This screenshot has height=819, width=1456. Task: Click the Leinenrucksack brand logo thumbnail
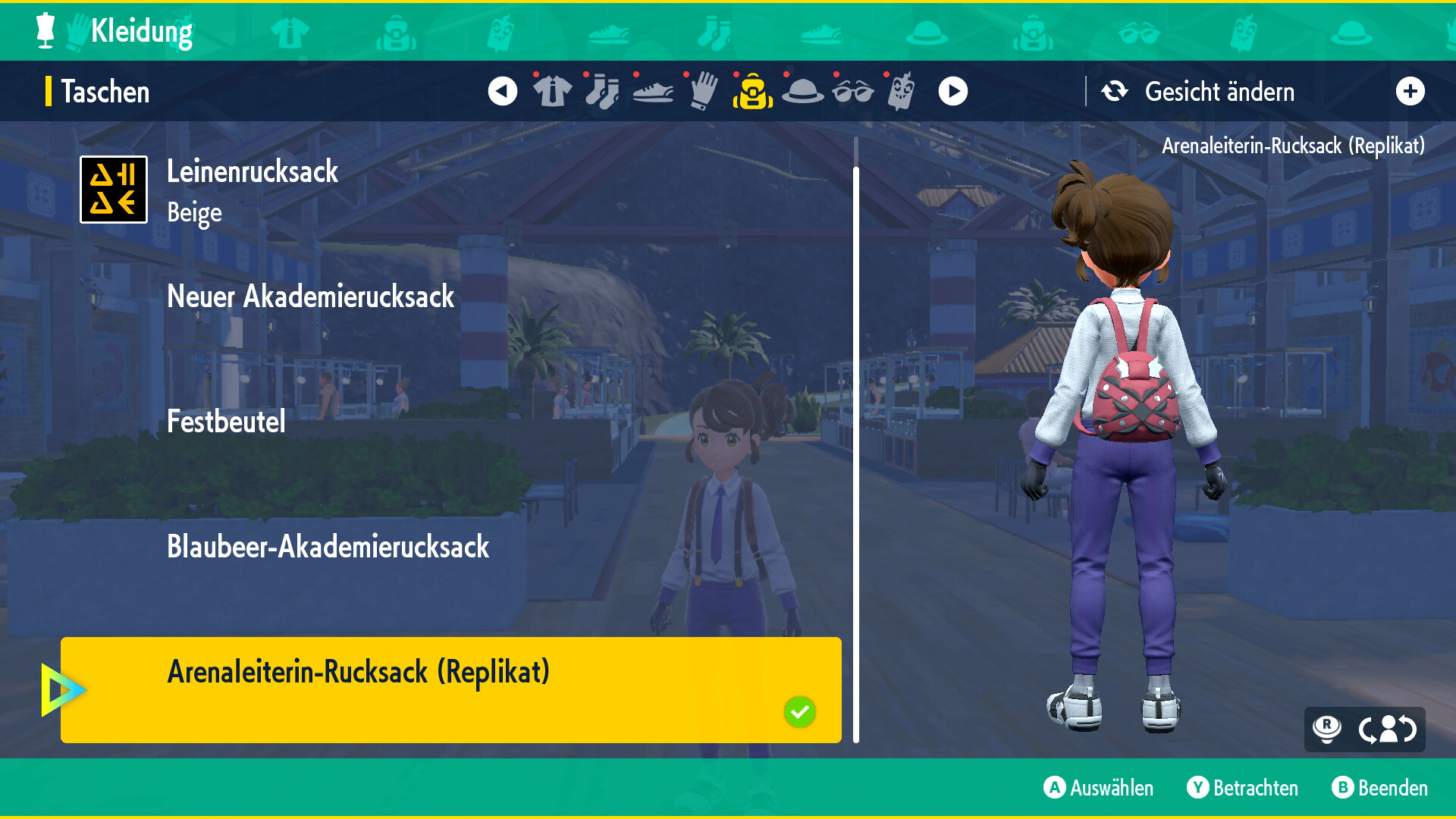114,190
